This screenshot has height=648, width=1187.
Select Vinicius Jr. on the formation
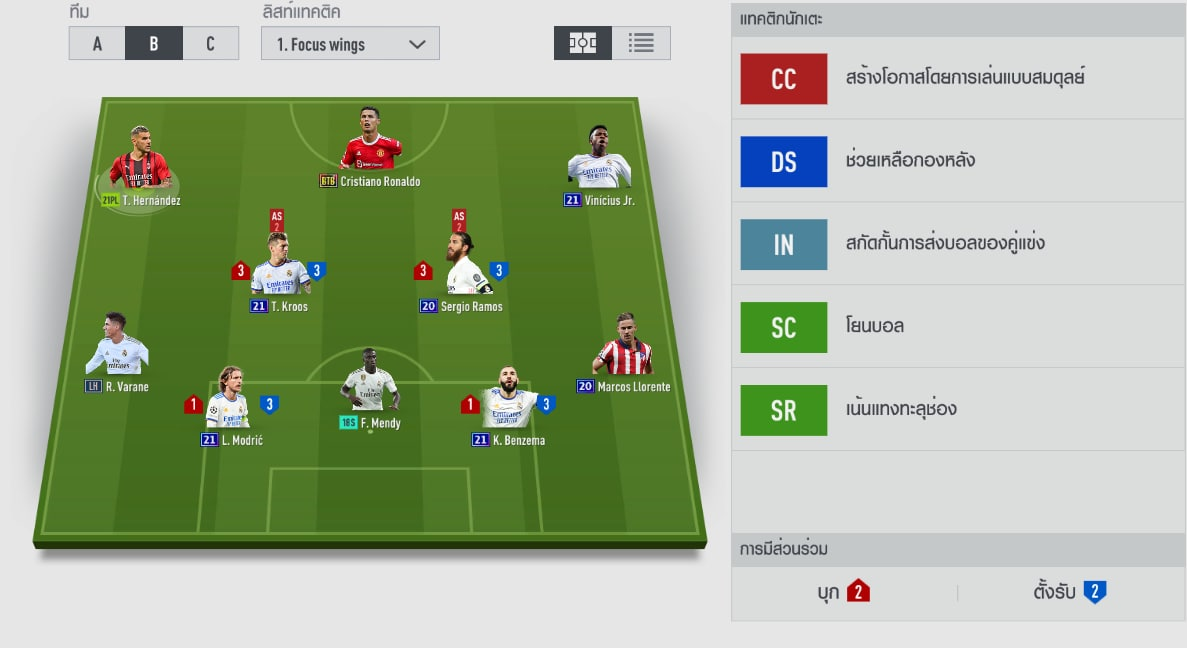coord(599,165)
